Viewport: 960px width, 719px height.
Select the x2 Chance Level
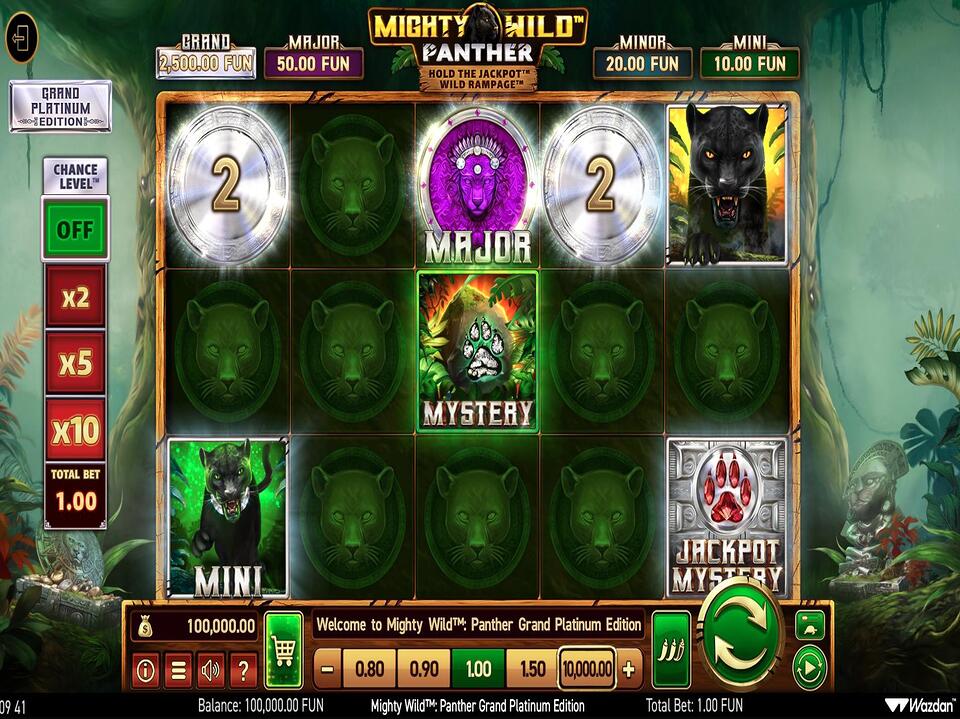75,297
